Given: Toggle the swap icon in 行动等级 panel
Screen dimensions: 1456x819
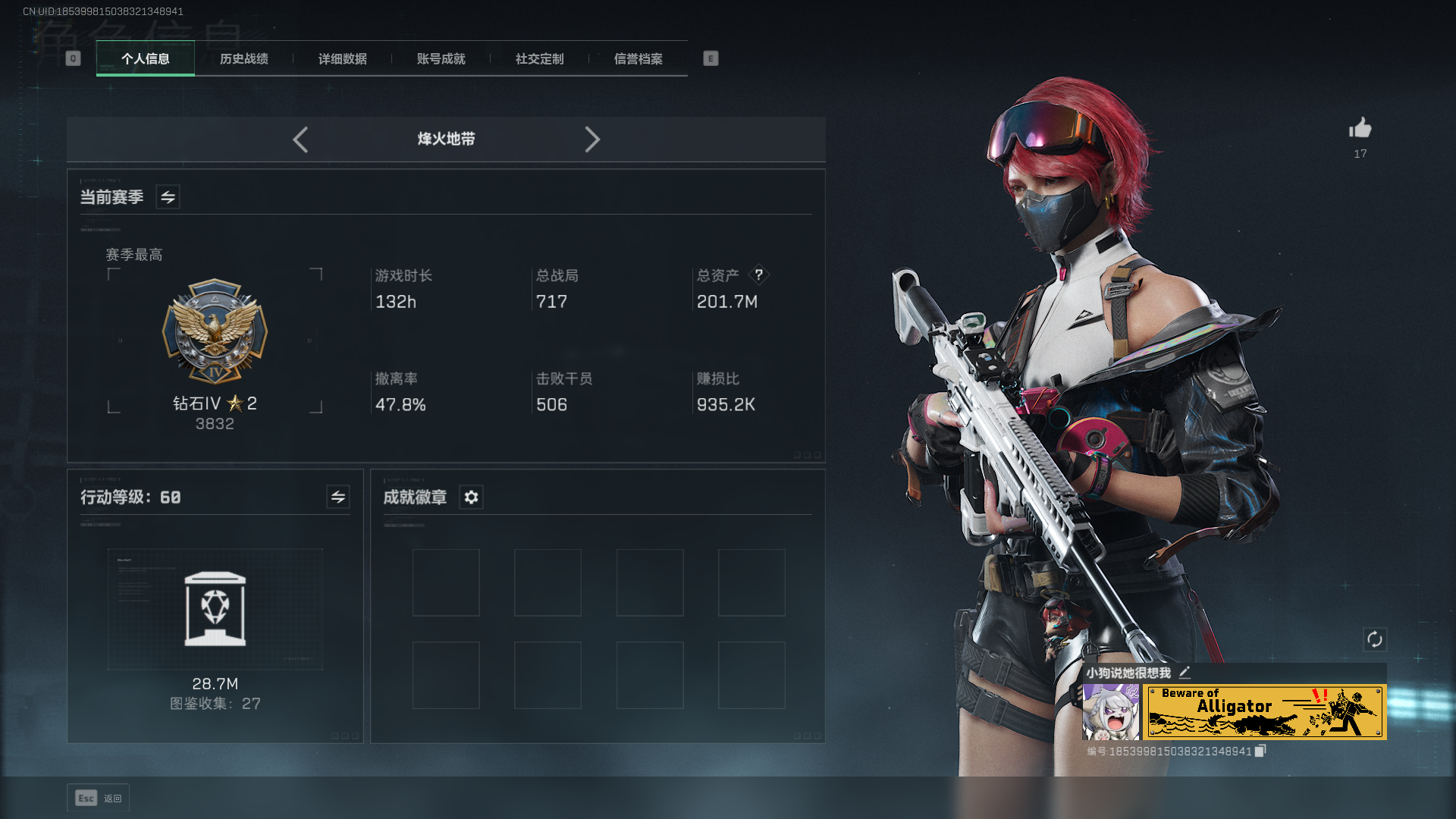Looking at the screenshot, I should pyautogui.click(x=338, y=497).
